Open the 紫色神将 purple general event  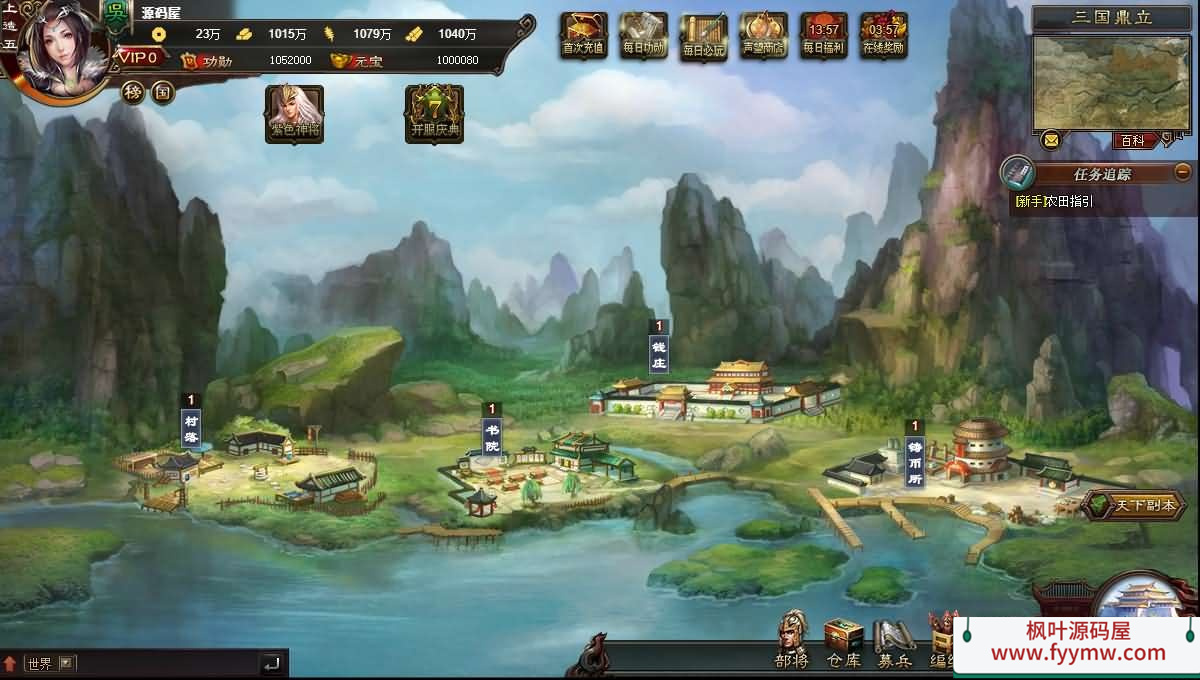(x=294, y=113)
